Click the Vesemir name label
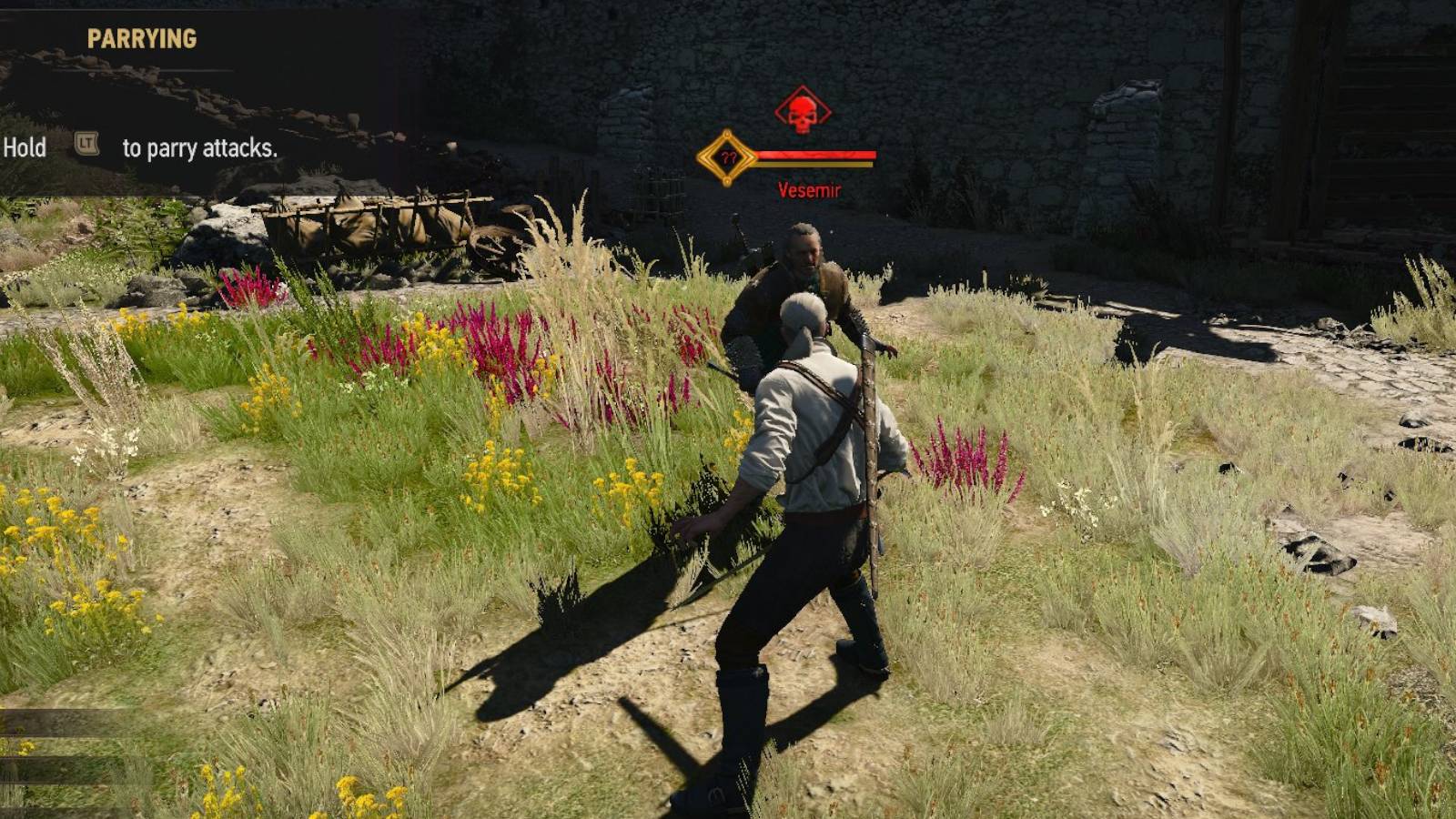Image resolution: width=1456 pixels, height=819 pixels. pyautogui.click(x=810, y=190)
